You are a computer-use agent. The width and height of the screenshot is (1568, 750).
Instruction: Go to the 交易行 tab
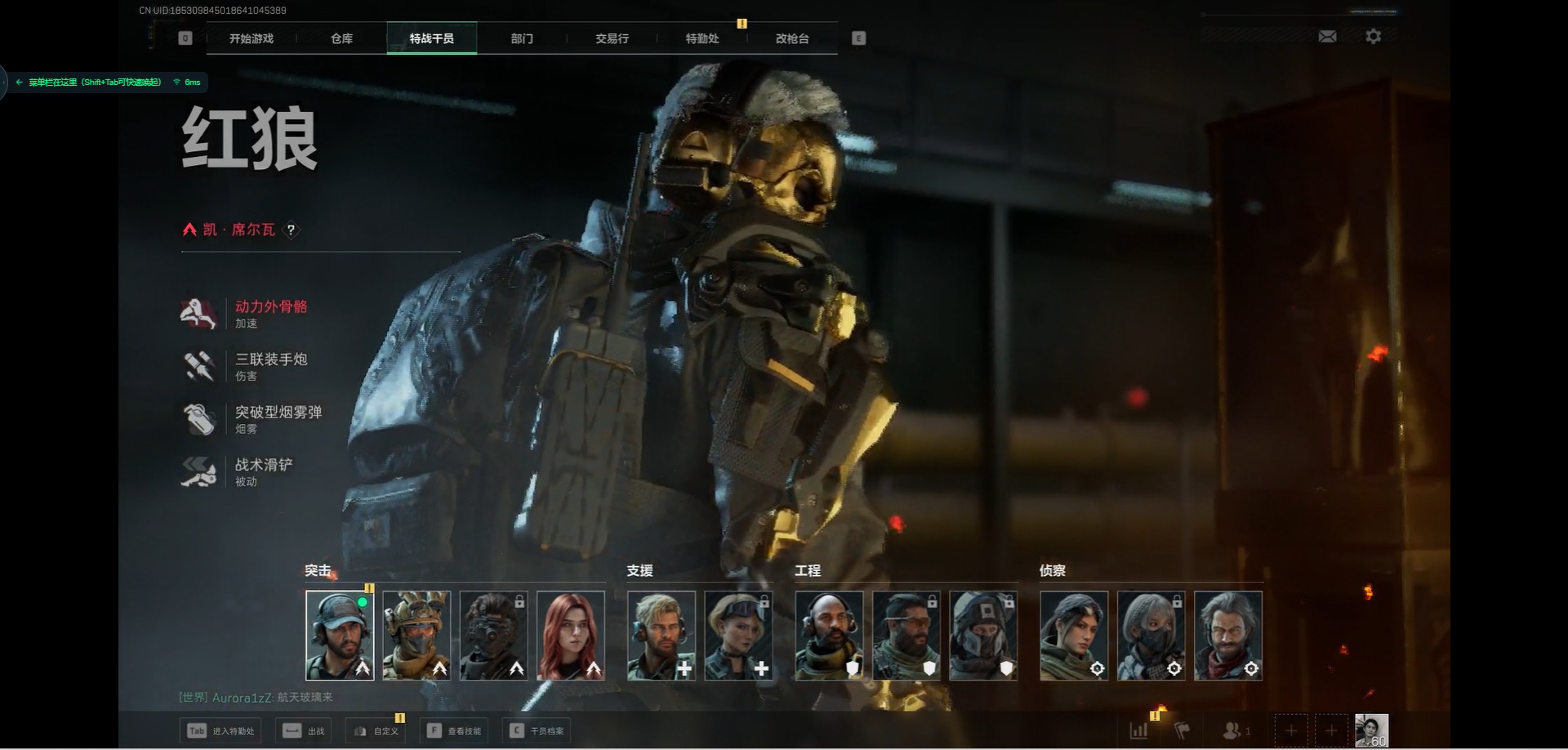tap(612, 38)
